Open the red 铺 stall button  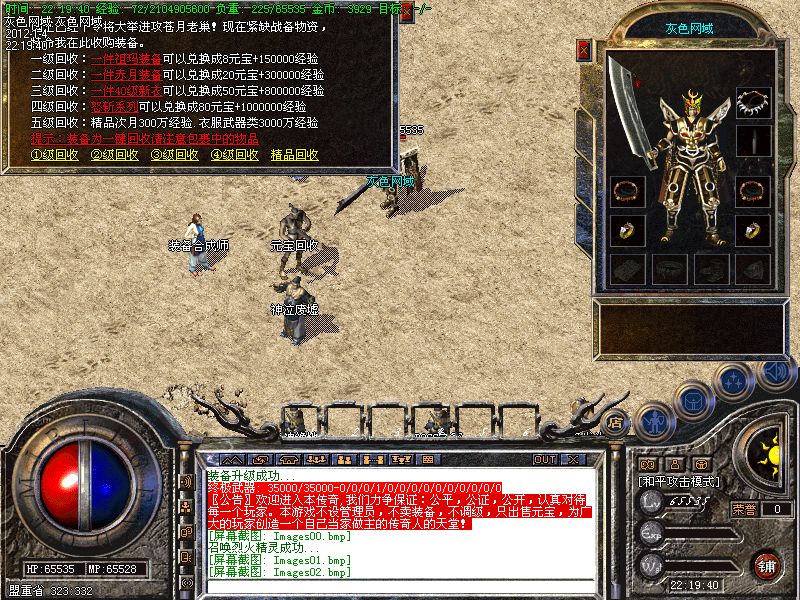click(x=766, y=565)
